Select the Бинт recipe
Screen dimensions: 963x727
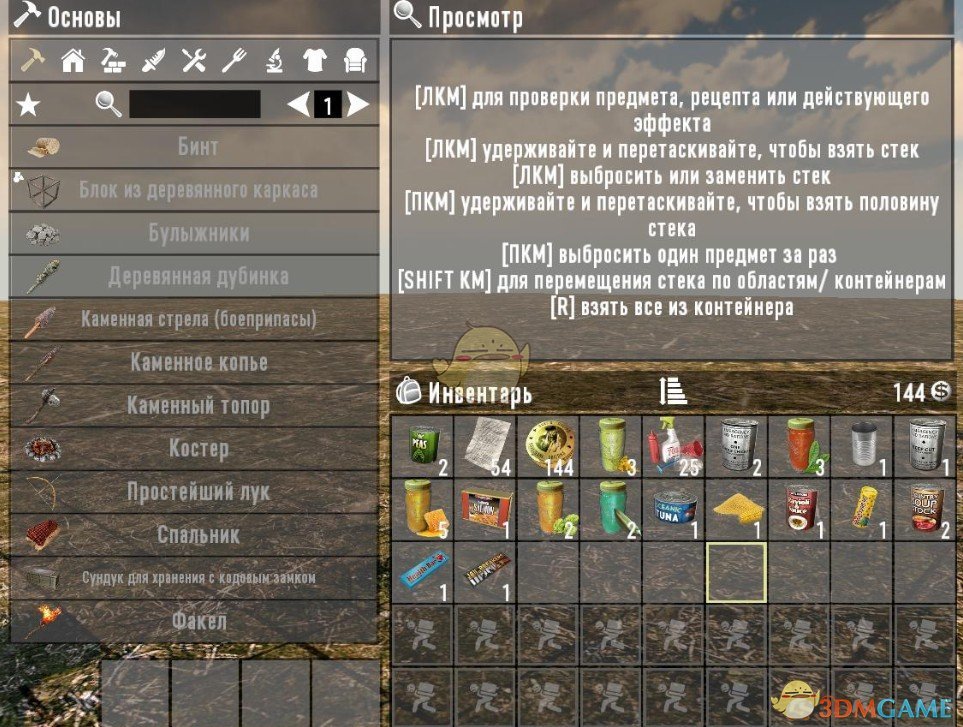(194, 147)
